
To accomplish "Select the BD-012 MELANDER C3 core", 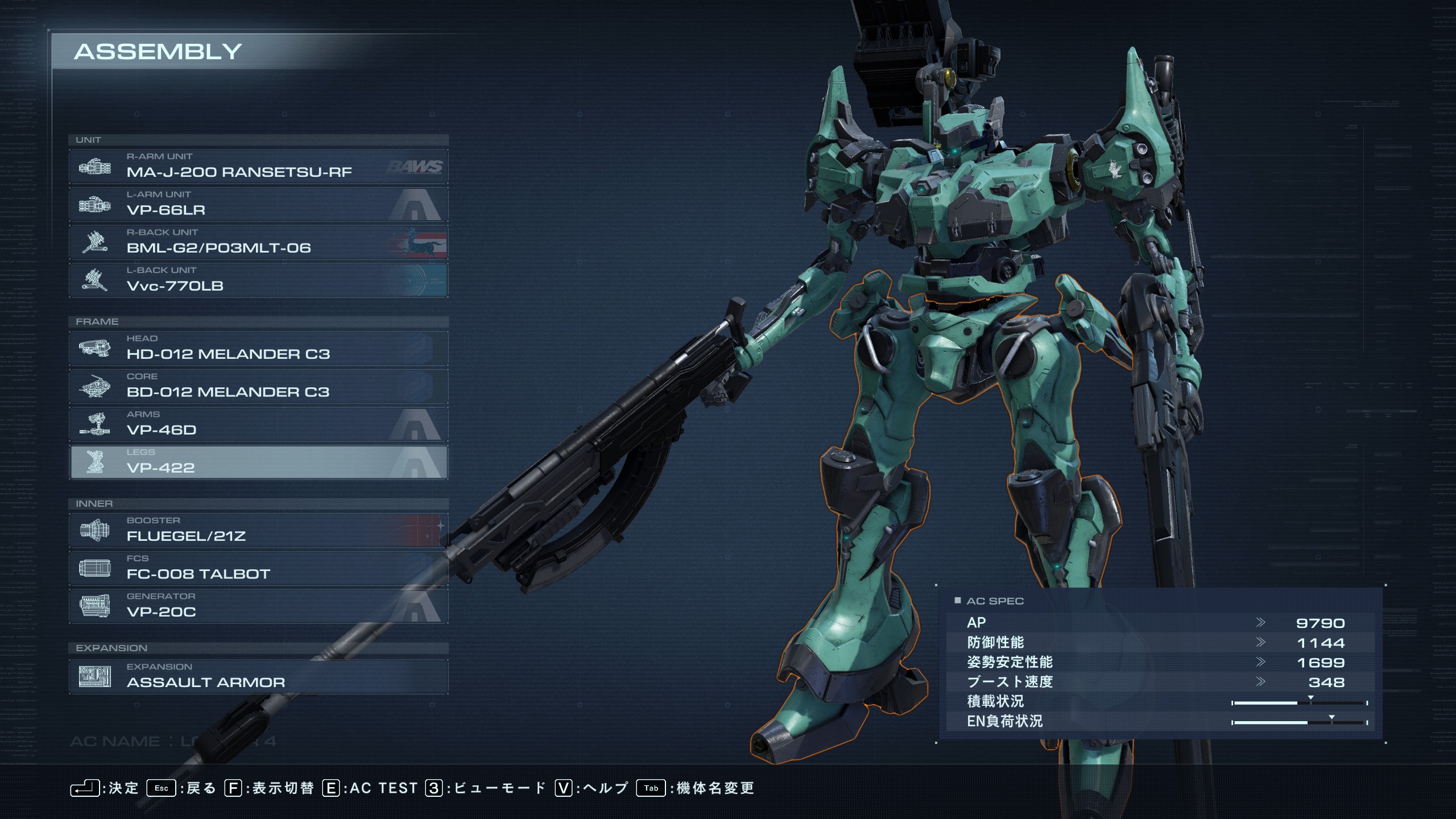I will tap(258, 387).
